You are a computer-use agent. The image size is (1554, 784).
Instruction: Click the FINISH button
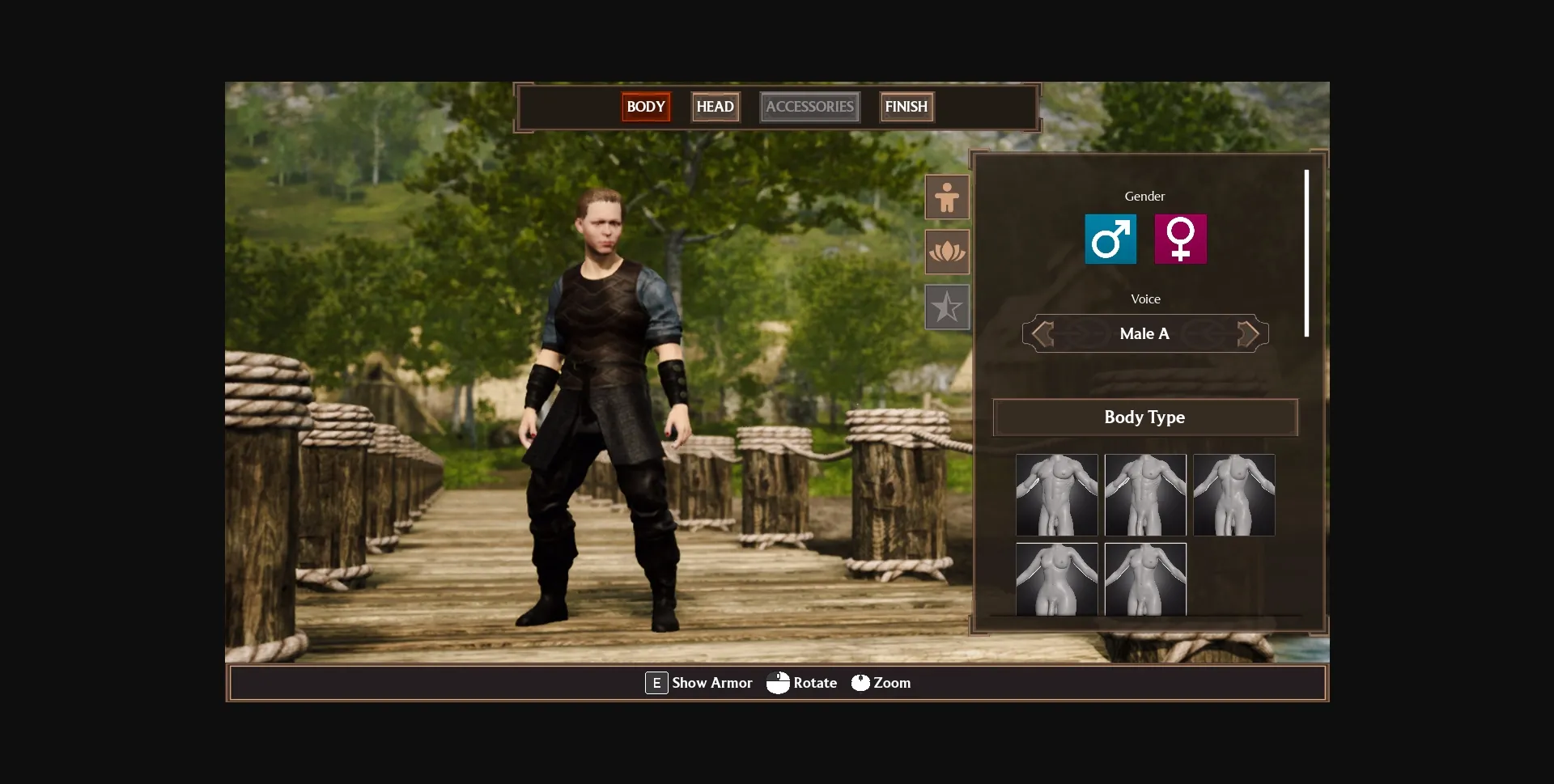(906, 107)
